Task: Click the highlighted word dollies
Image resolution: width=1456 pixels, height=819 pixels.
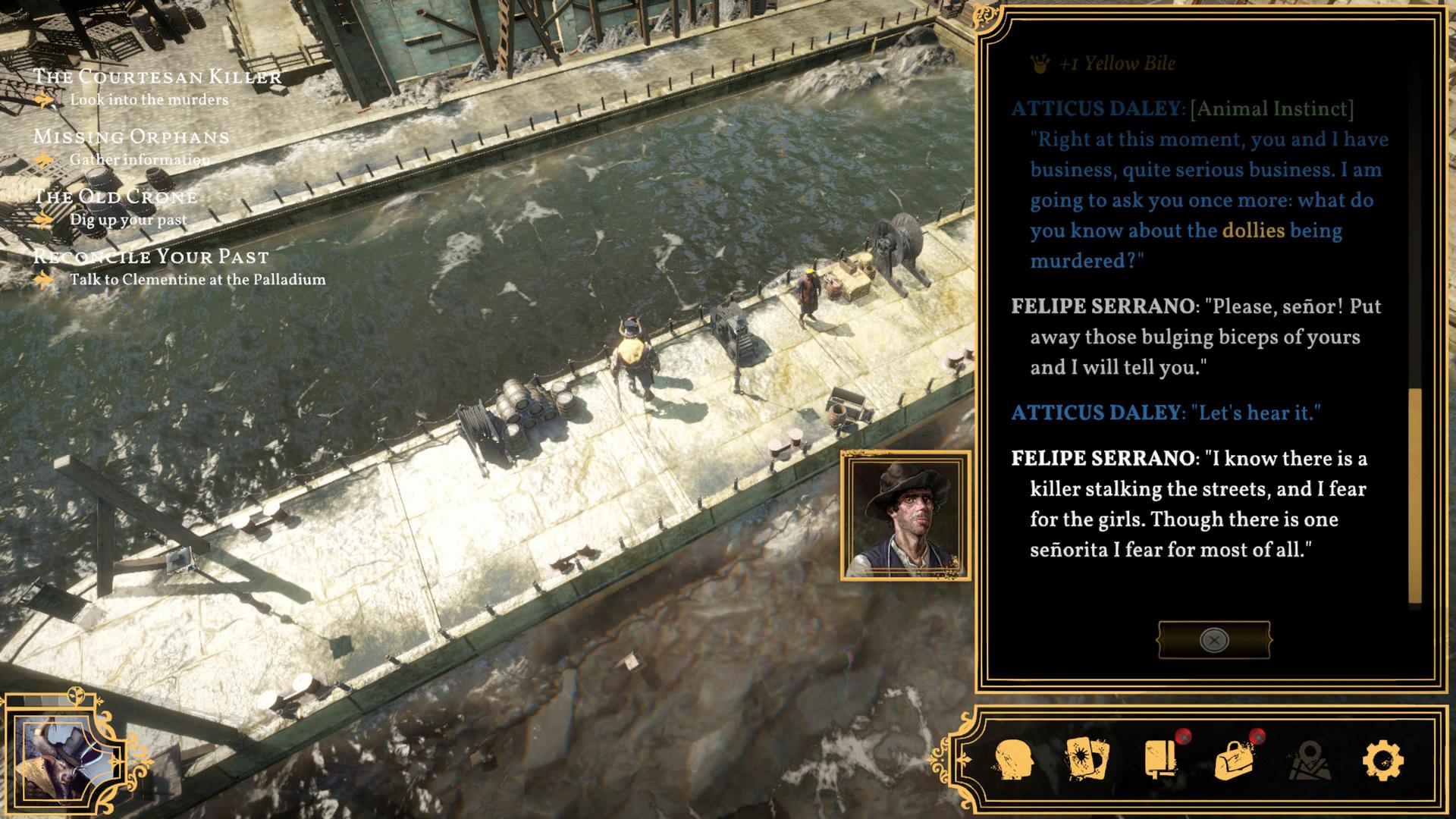Action: 1253,231
